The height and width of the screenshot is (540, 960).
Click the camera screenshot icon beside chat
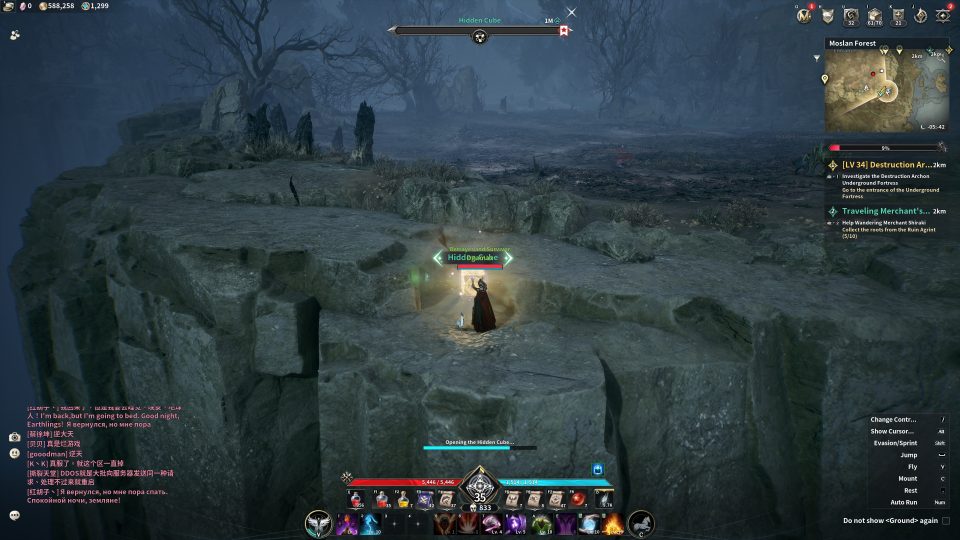(x=15, y=437)
